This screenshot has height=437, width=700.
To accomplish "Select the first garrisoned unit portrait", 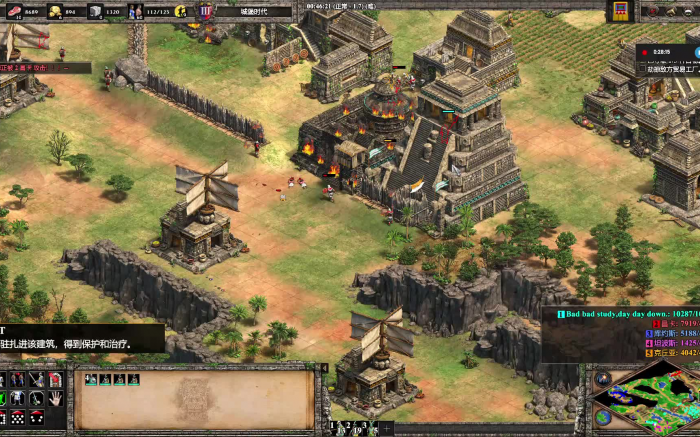I will pyautogui.click(x=90, y=379).
